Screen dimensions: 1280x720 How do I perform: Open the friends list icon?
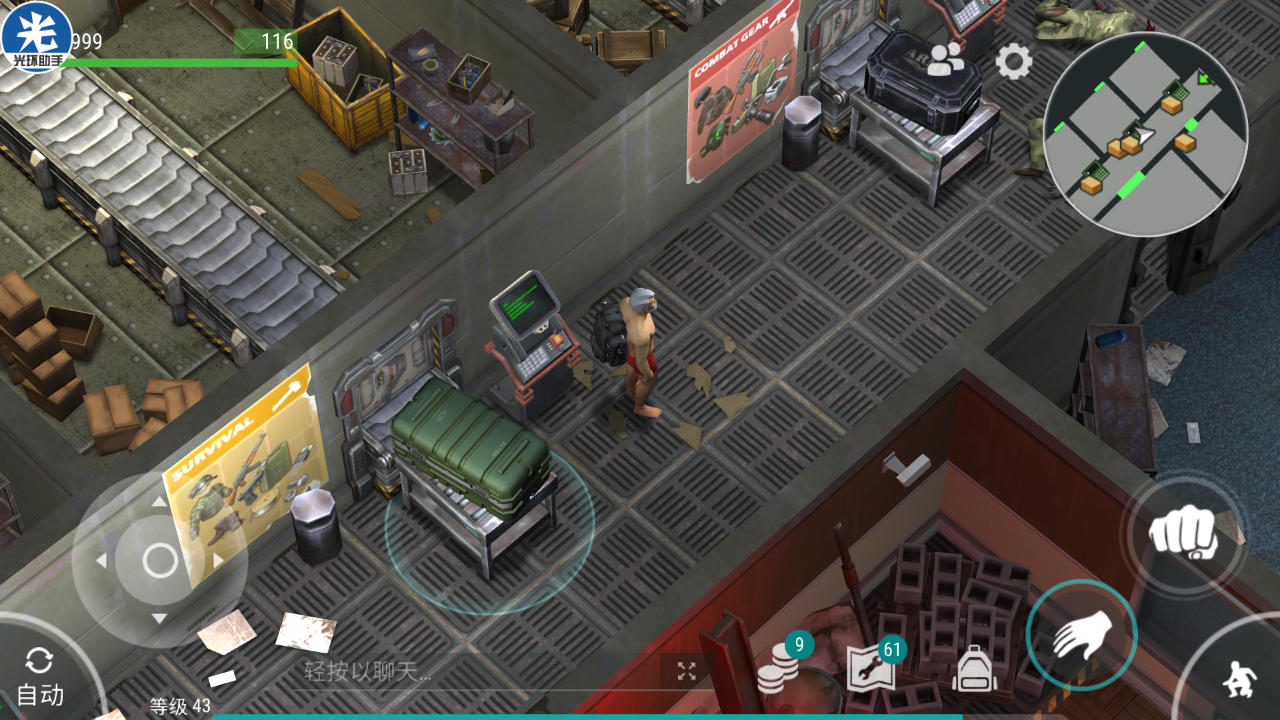[945, 60]
